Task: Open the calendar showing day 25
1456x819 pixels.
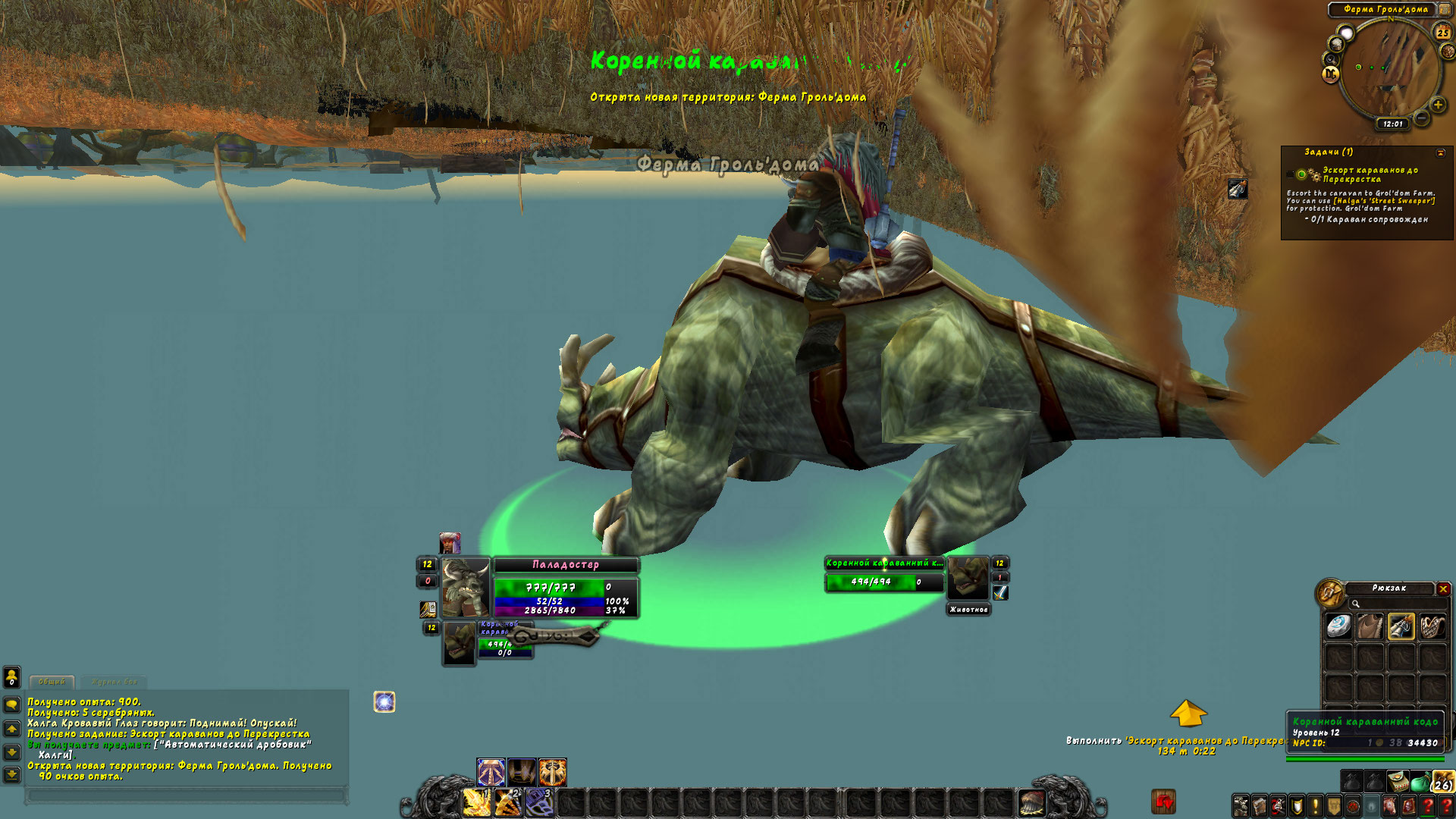Action: [1442, 32]
